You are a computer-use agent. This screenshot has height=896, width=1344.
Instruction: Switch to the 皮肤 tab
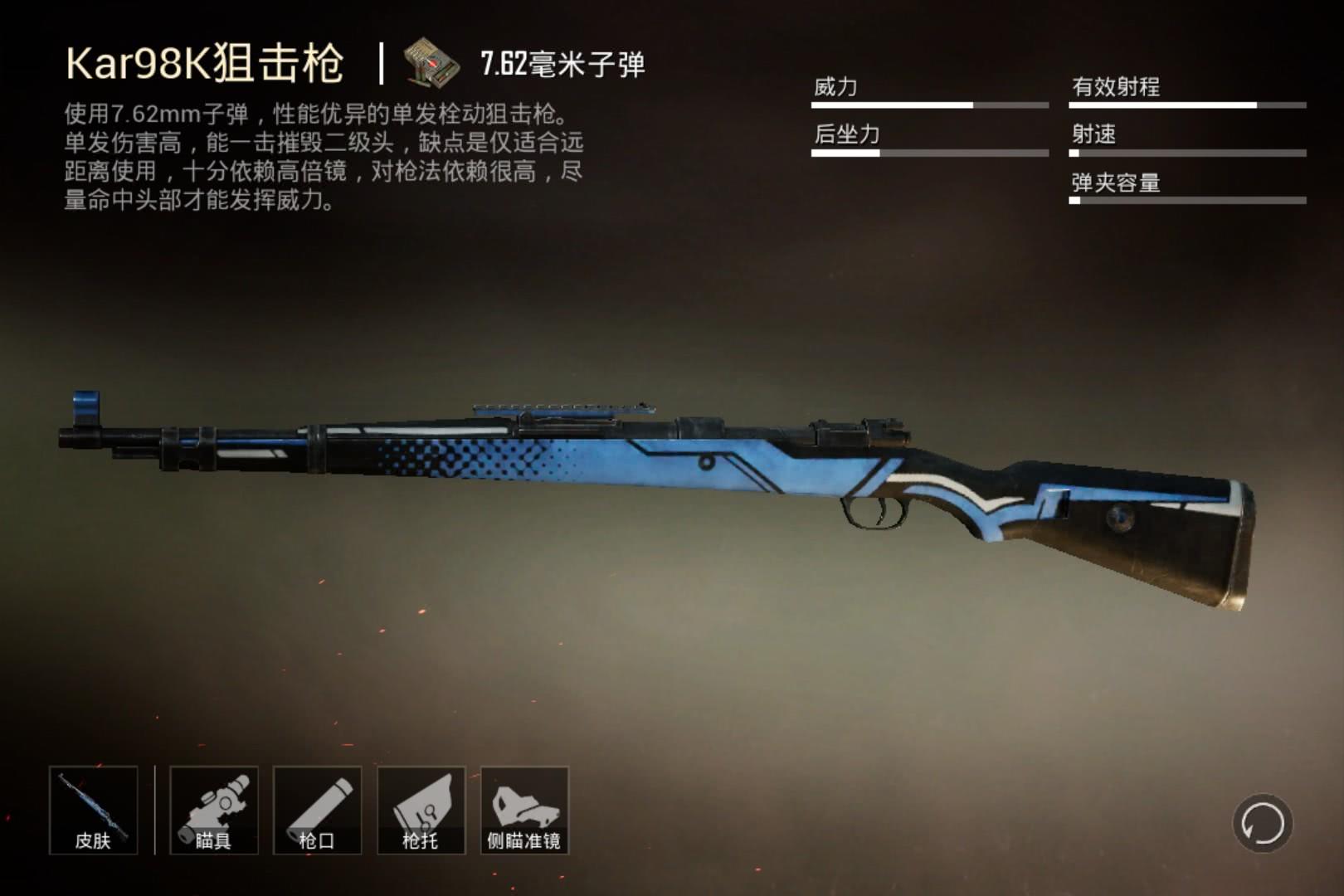click(x=94, y=841)
